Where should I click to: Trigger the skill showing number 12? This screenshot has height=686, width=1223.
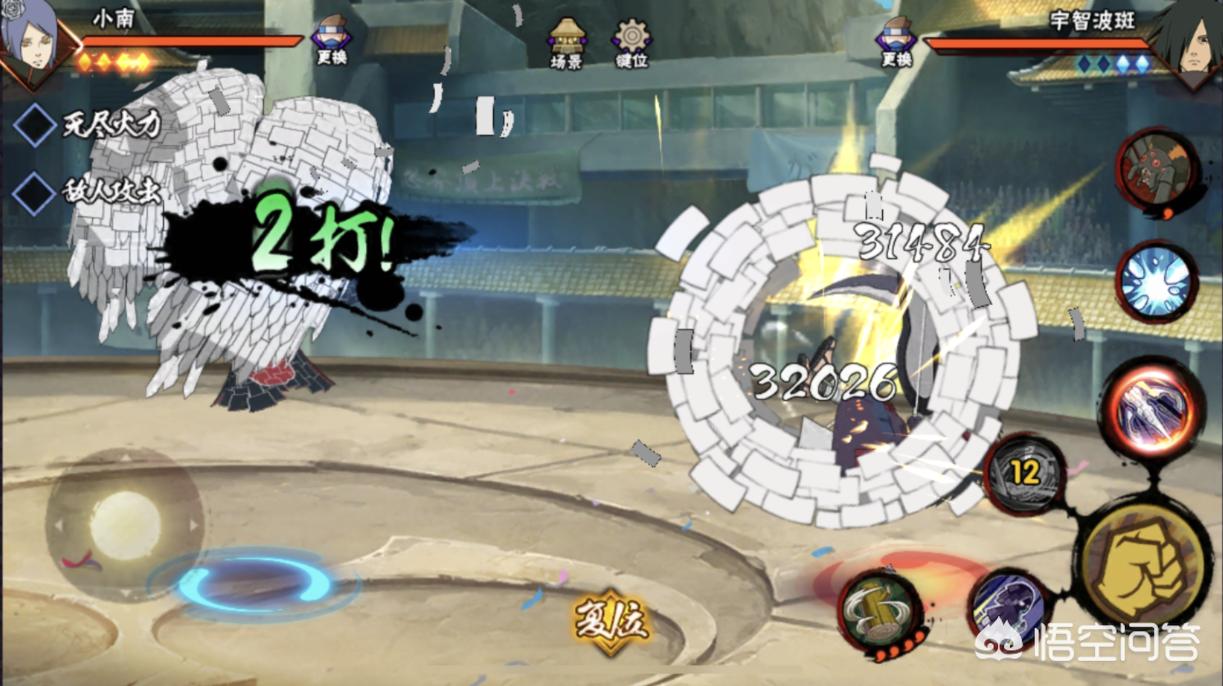coord(1025,473)
